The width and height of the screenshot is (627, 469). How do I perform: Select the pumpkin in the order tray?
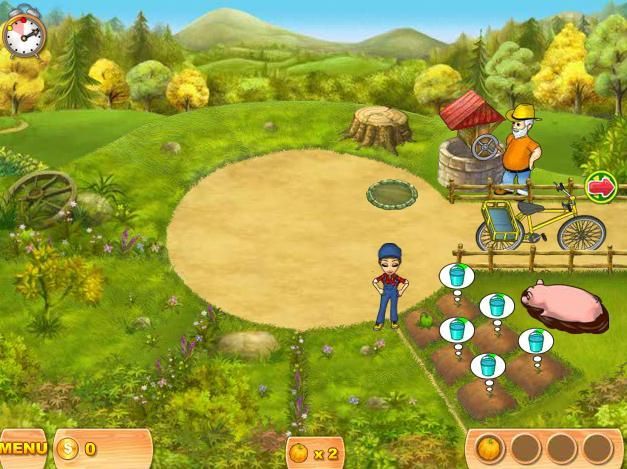coord(488,447)
